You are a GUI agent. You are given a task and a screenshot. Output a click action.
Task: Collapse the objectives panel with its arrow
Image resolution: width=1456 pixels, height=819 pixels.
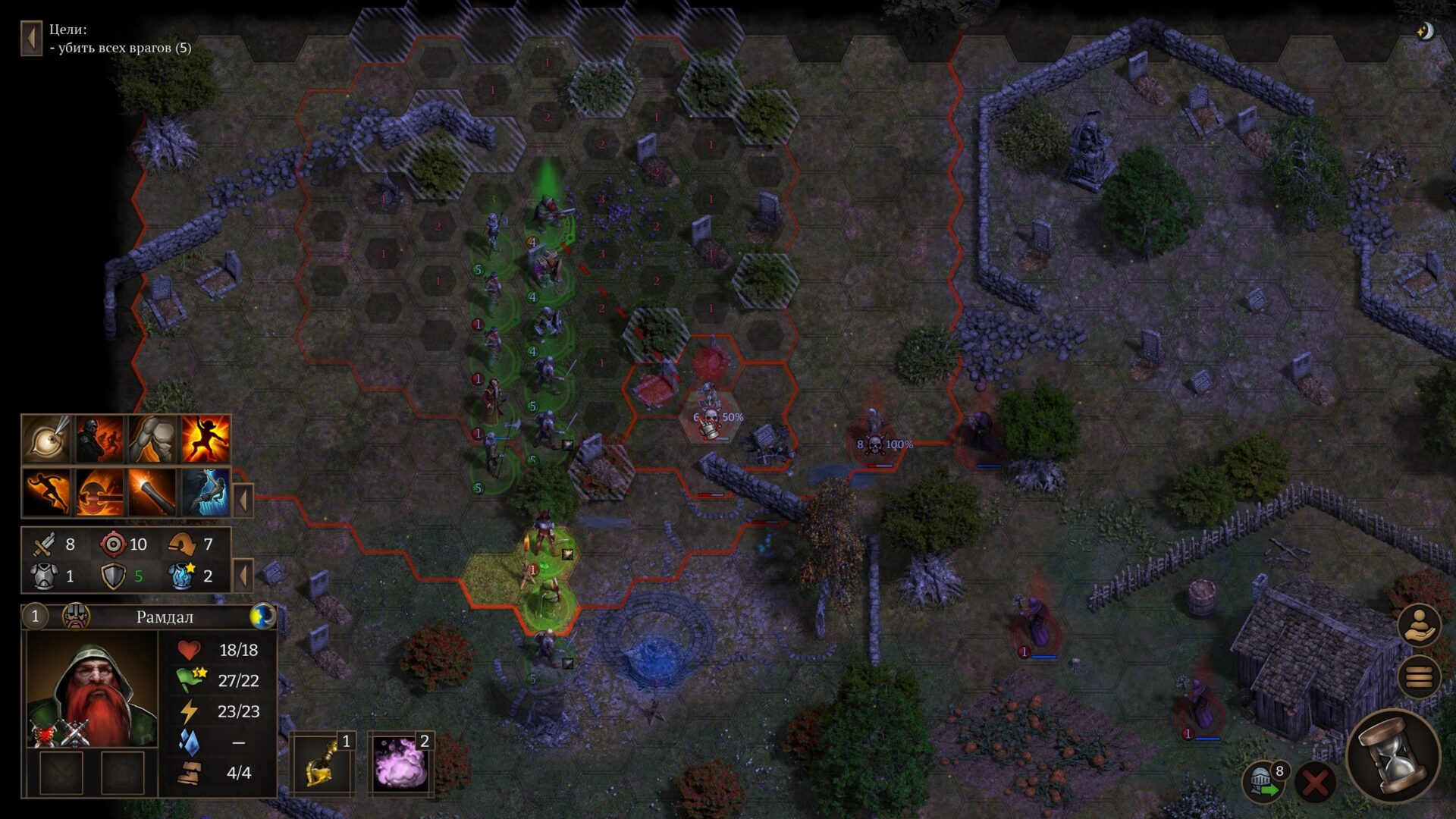pos(31,38)
